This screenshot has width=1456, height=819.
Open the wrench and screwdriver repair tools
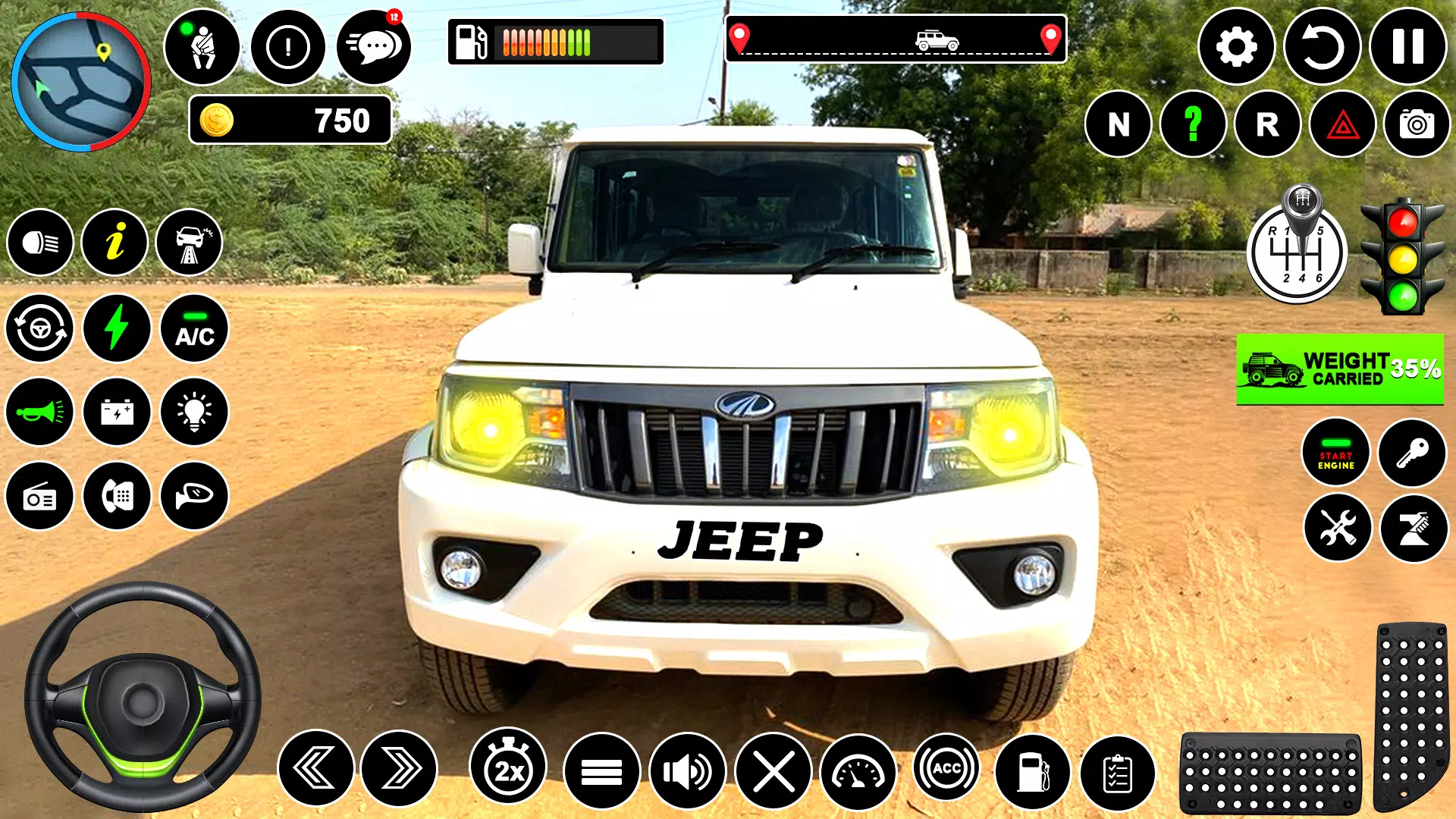click(x=1337, y=528)
